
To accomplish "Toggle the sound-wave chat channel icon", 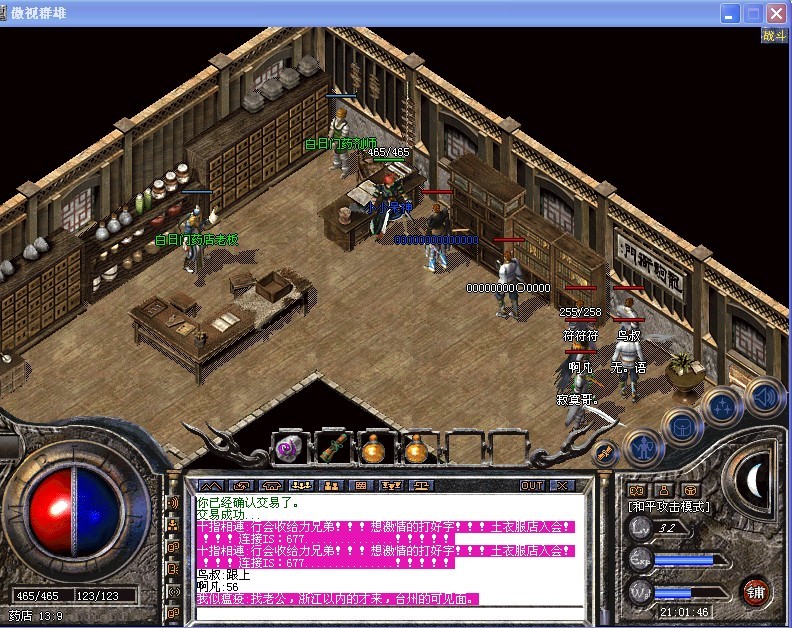I will tap(174, 502).
